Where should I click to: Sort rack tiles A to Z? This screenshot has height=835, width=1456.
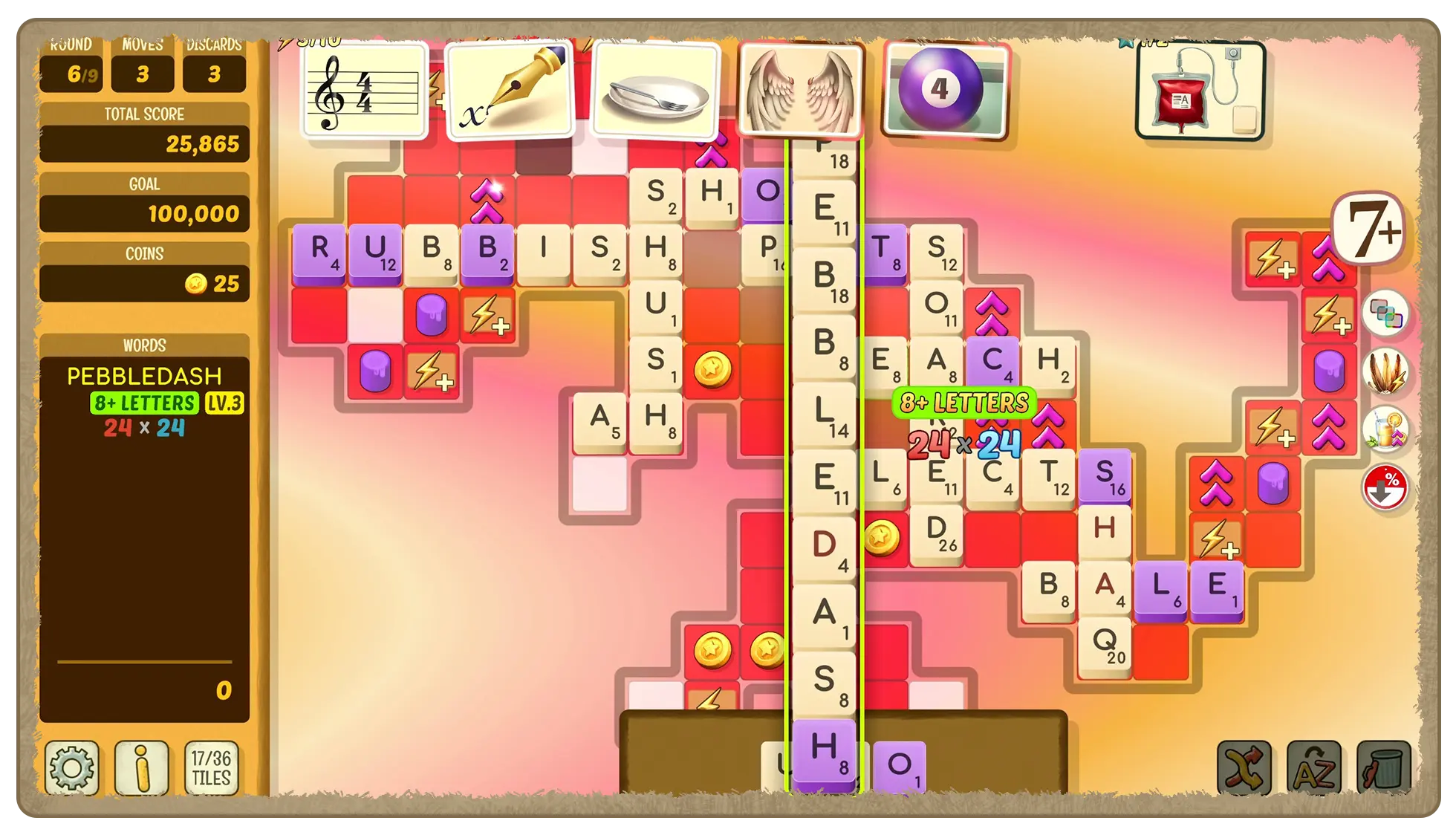click(1313, 769)
